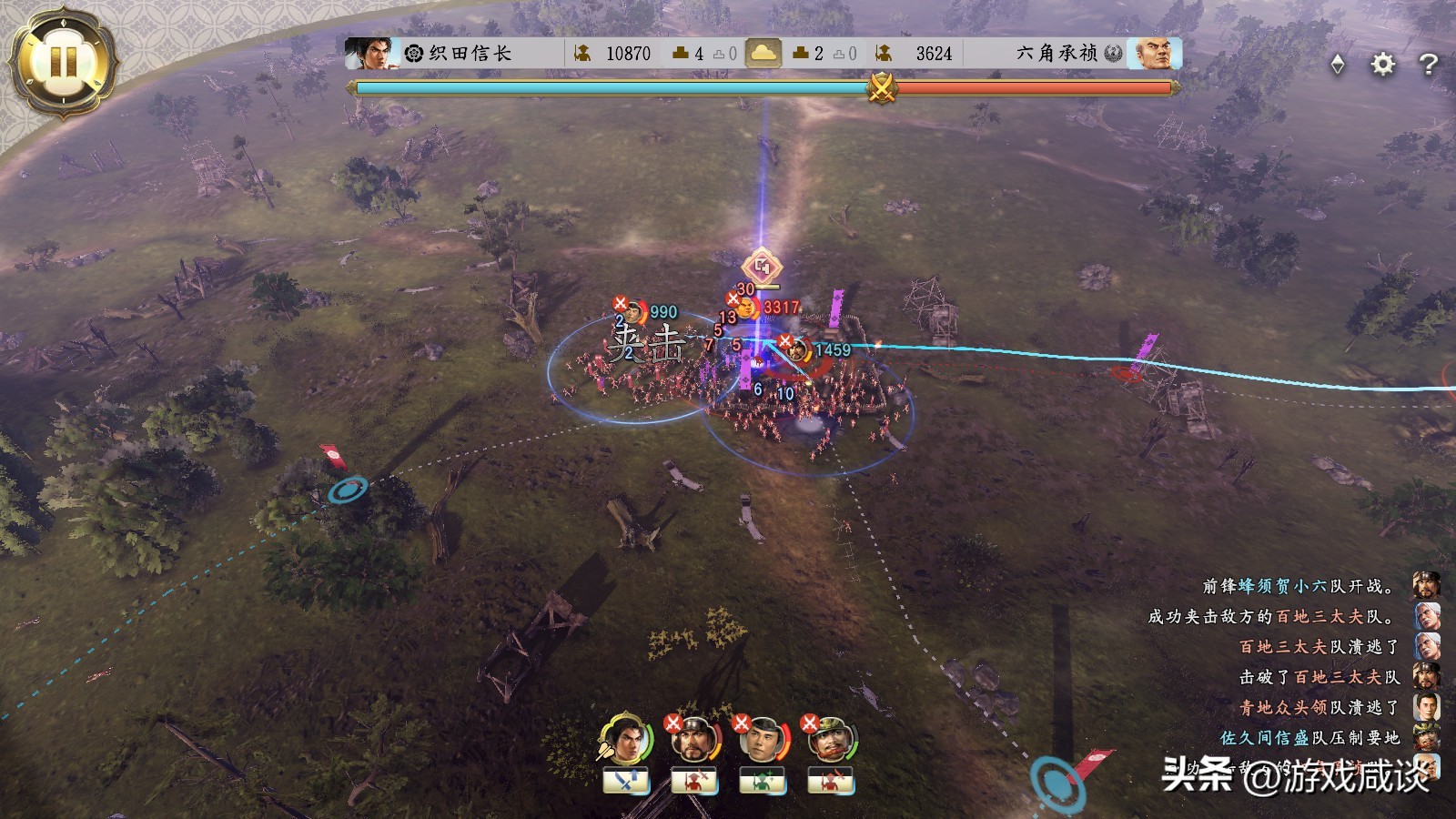Open help with the question mark
This screenshot has width=1456, height=819.
point(1428,64)
